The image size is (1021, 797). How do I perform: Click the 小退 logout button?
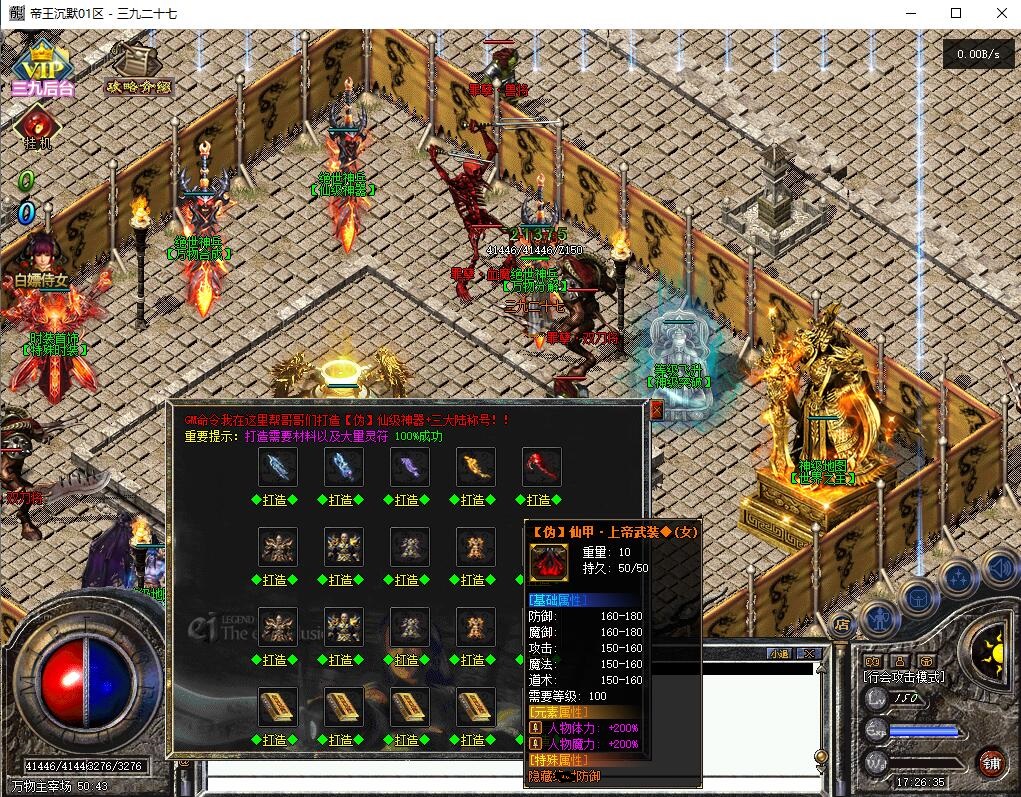pos(779,653)
